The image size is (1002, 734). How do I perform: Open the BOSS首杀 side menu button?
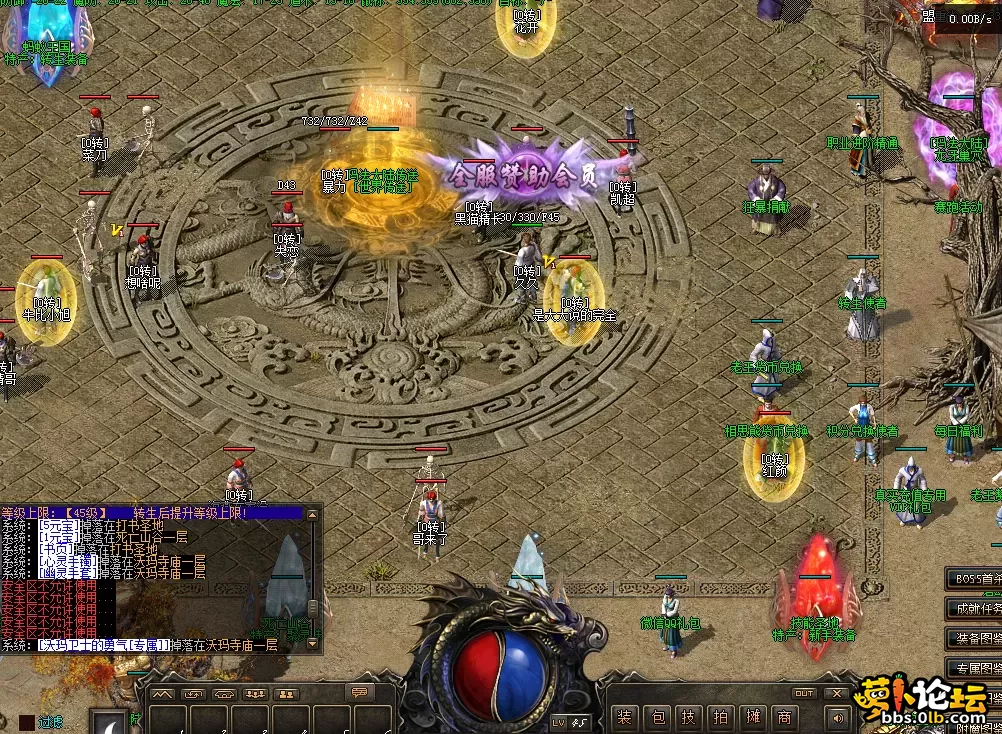(x=974, y=578)
